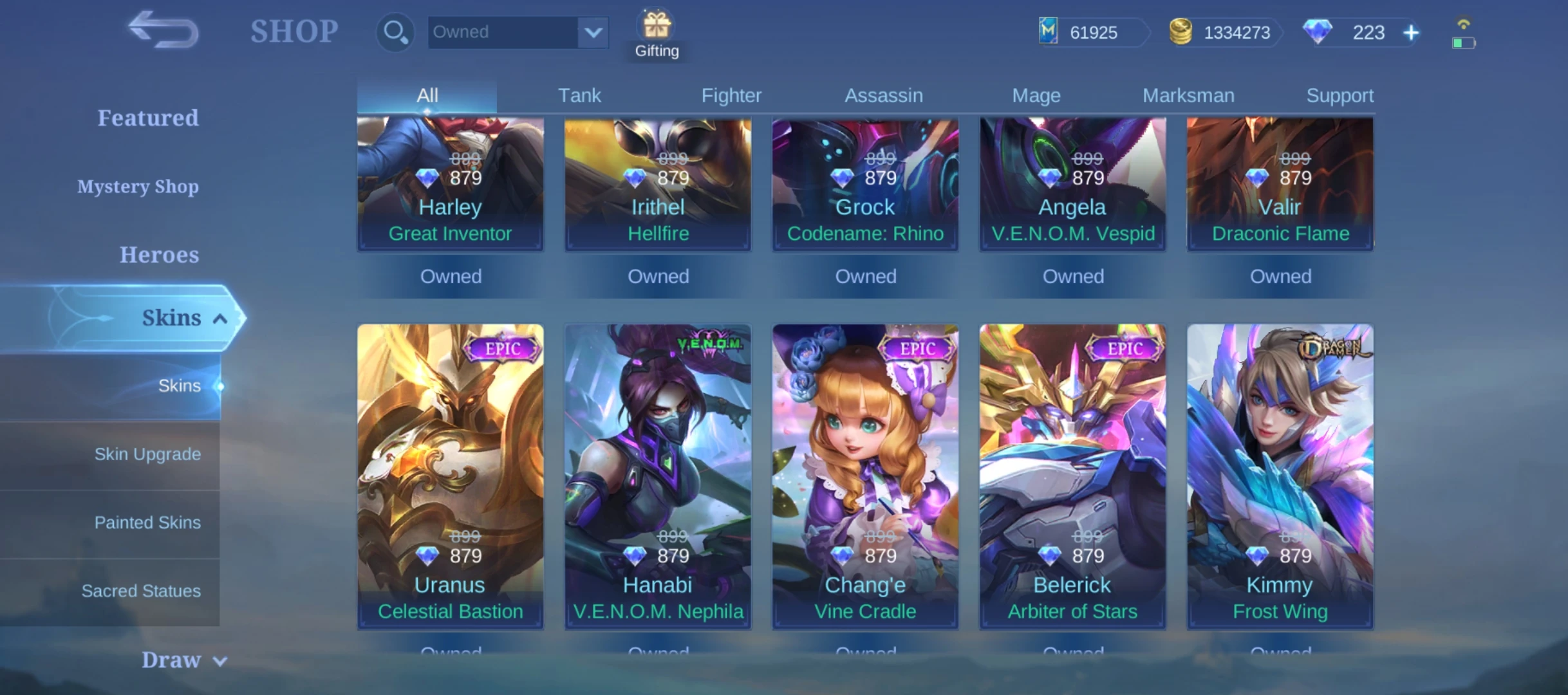The height and width of the screenshot is (695, 1568).
Task: Switch to the Tank tab
Action: click(x=579, y=96)
